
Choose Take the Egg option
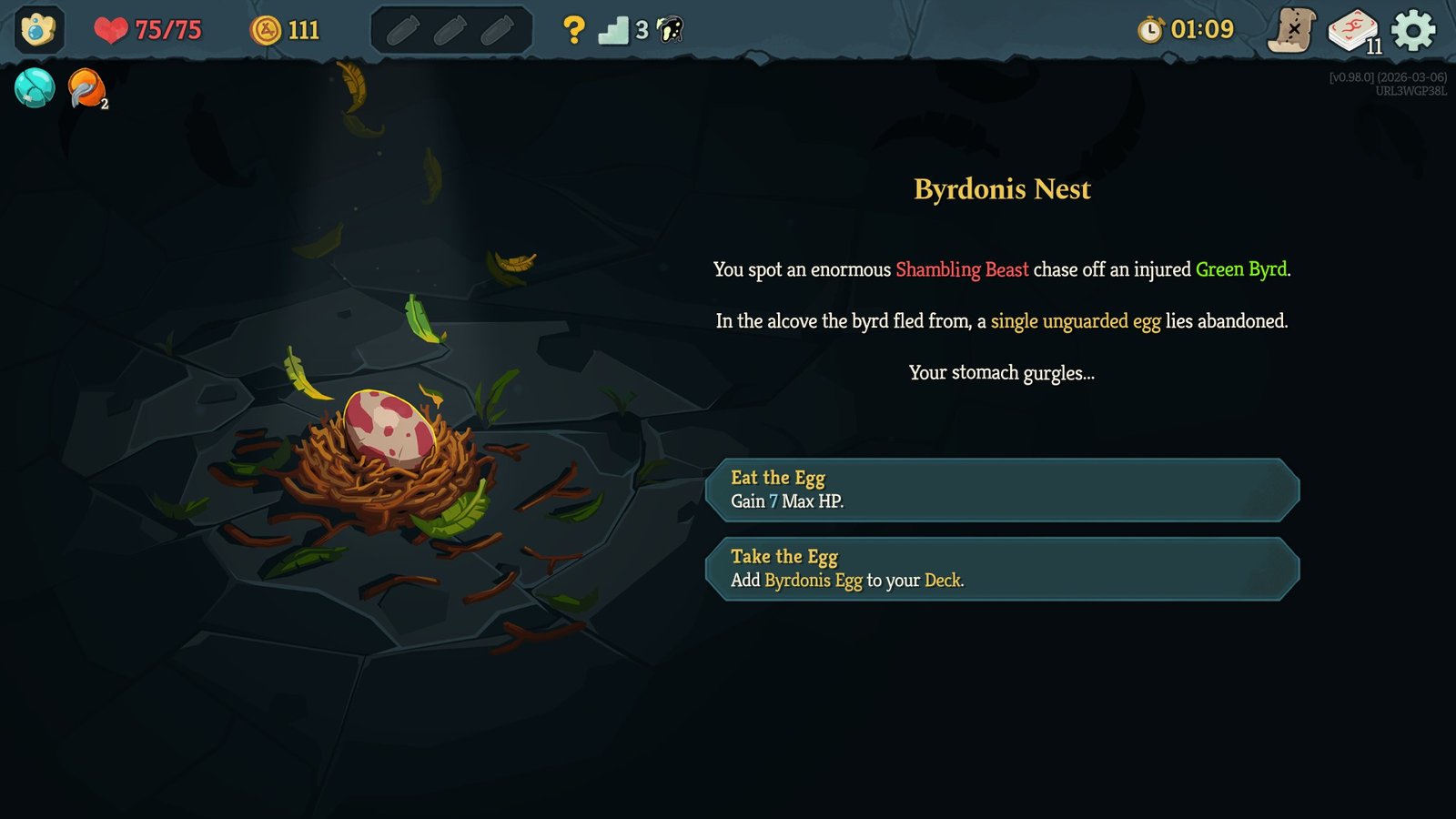(x=1001, y=568)
